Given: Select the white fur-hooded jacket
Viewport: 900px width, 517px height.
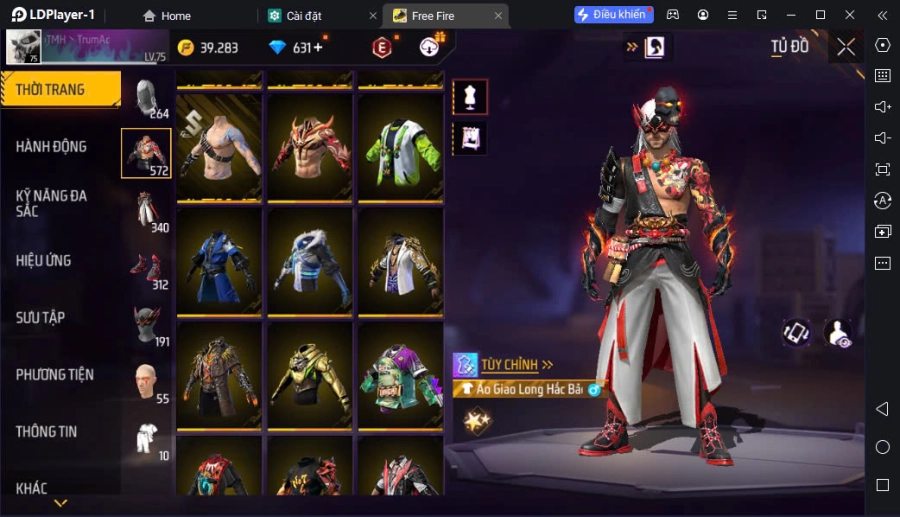Looking at the screenshot, I should tap(311, 262).
